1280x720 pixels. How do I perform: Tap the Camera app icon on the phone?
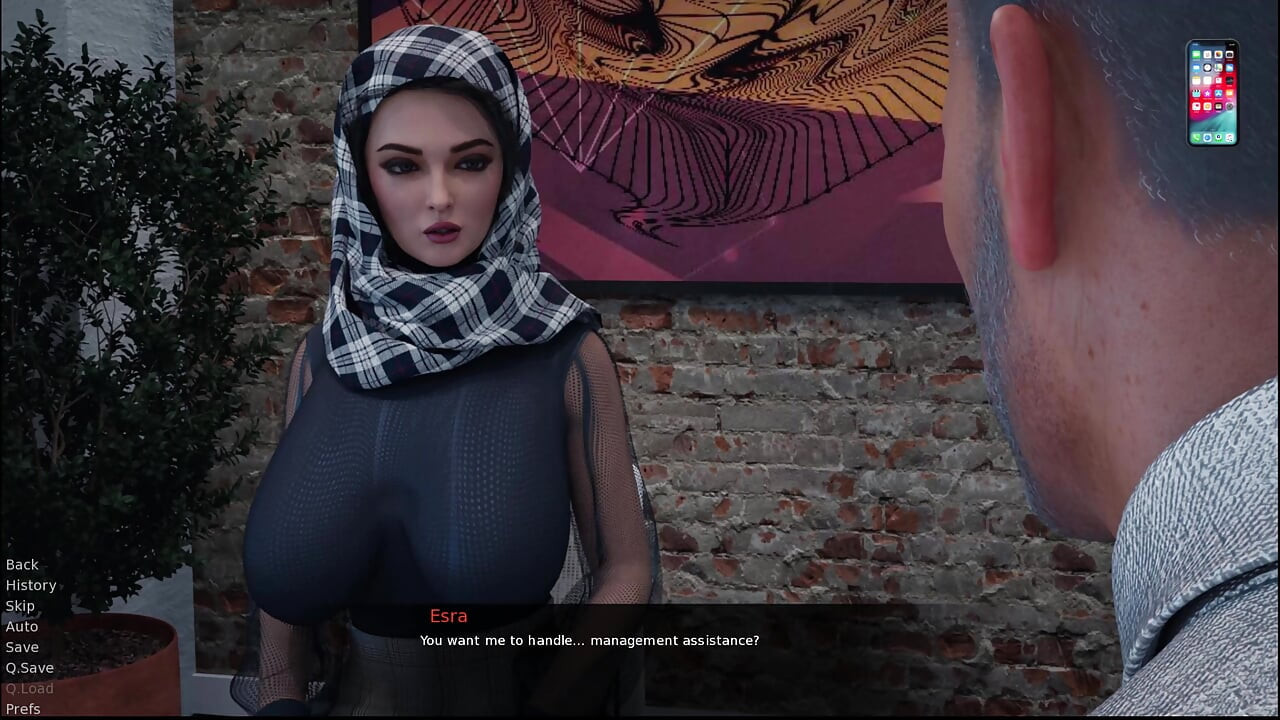[x=1230, y=54]
